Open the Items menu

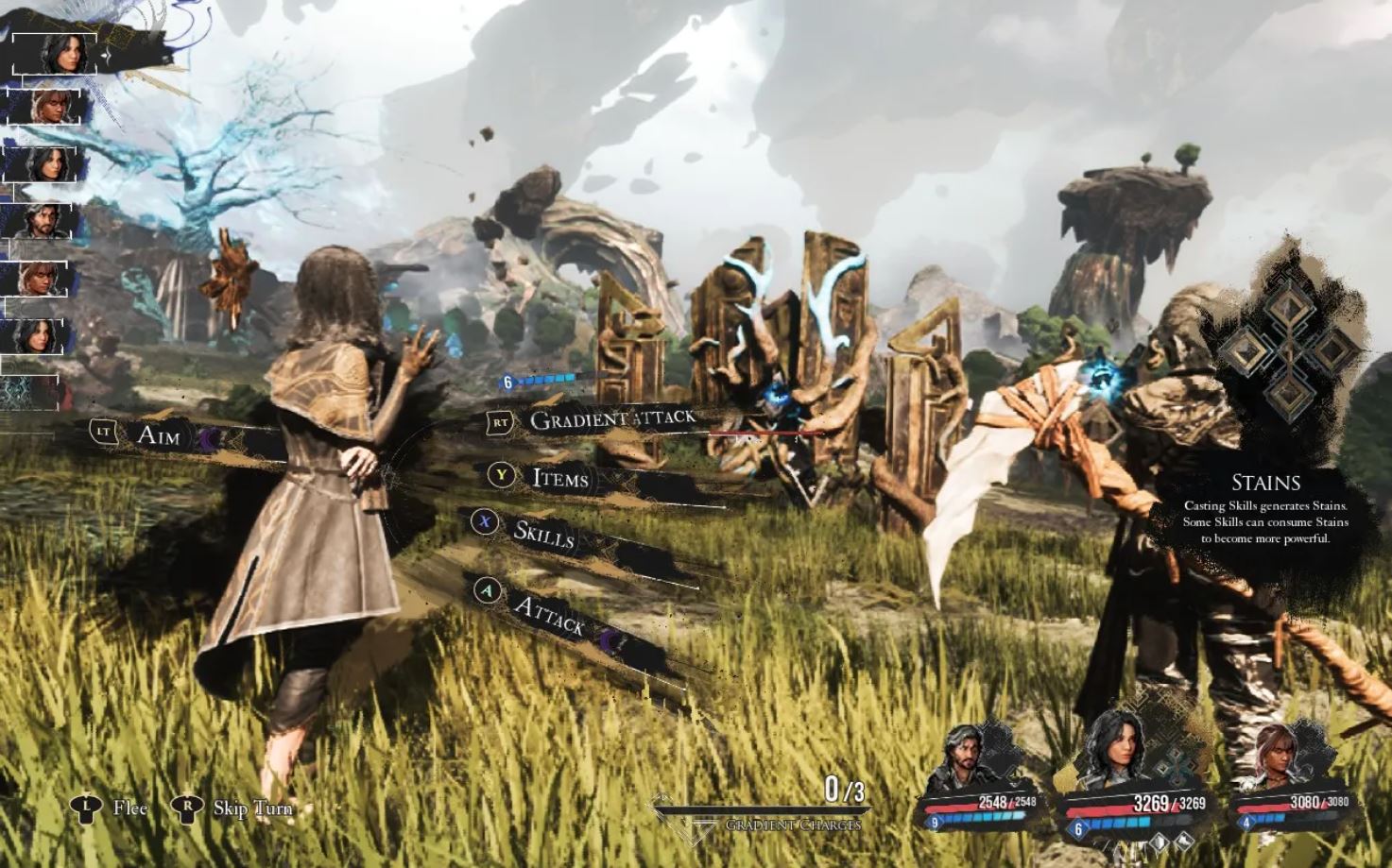(x=559, y=478)
